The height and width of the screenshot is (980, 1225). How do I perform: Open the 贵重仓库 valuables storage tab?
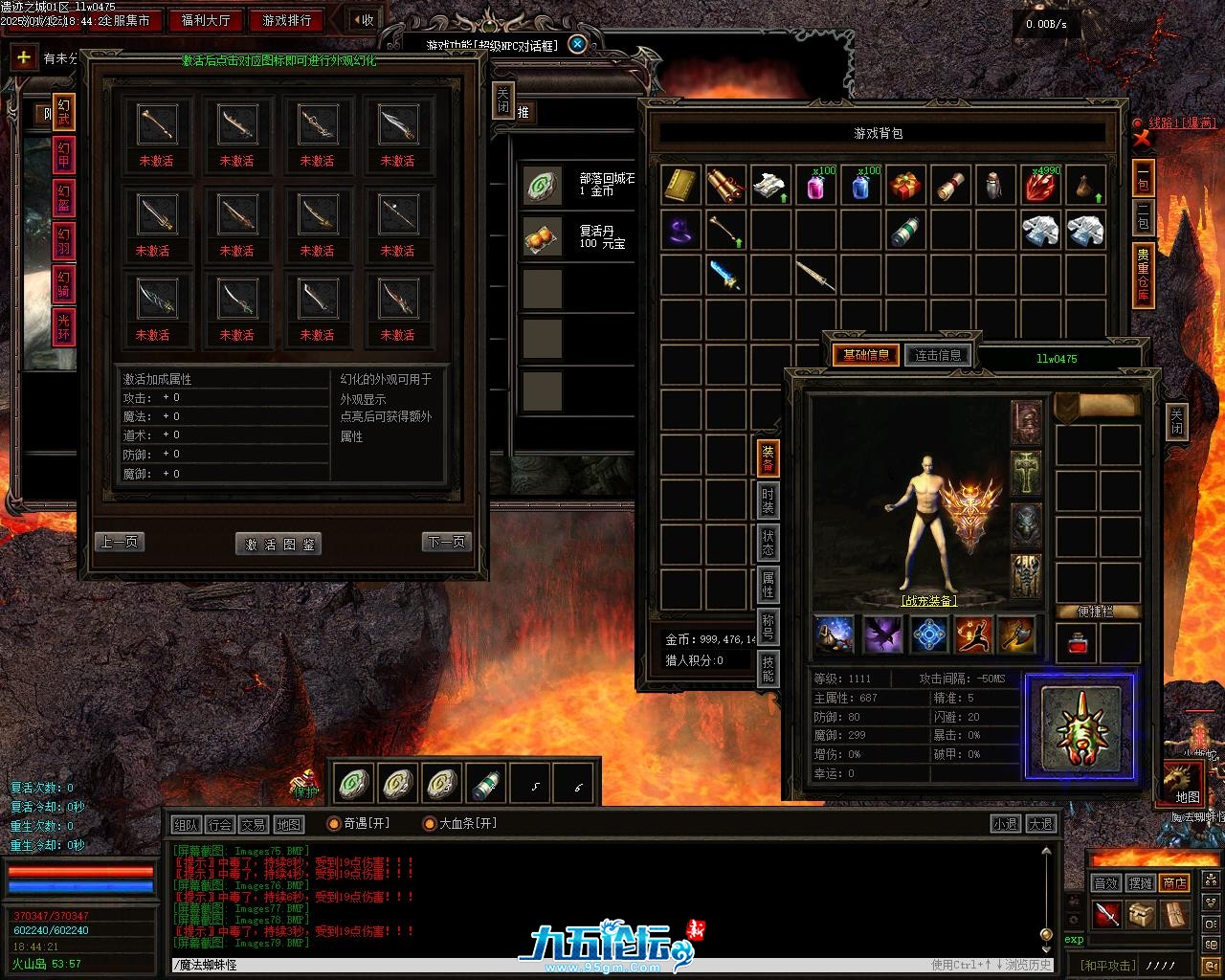(1143, 276)
